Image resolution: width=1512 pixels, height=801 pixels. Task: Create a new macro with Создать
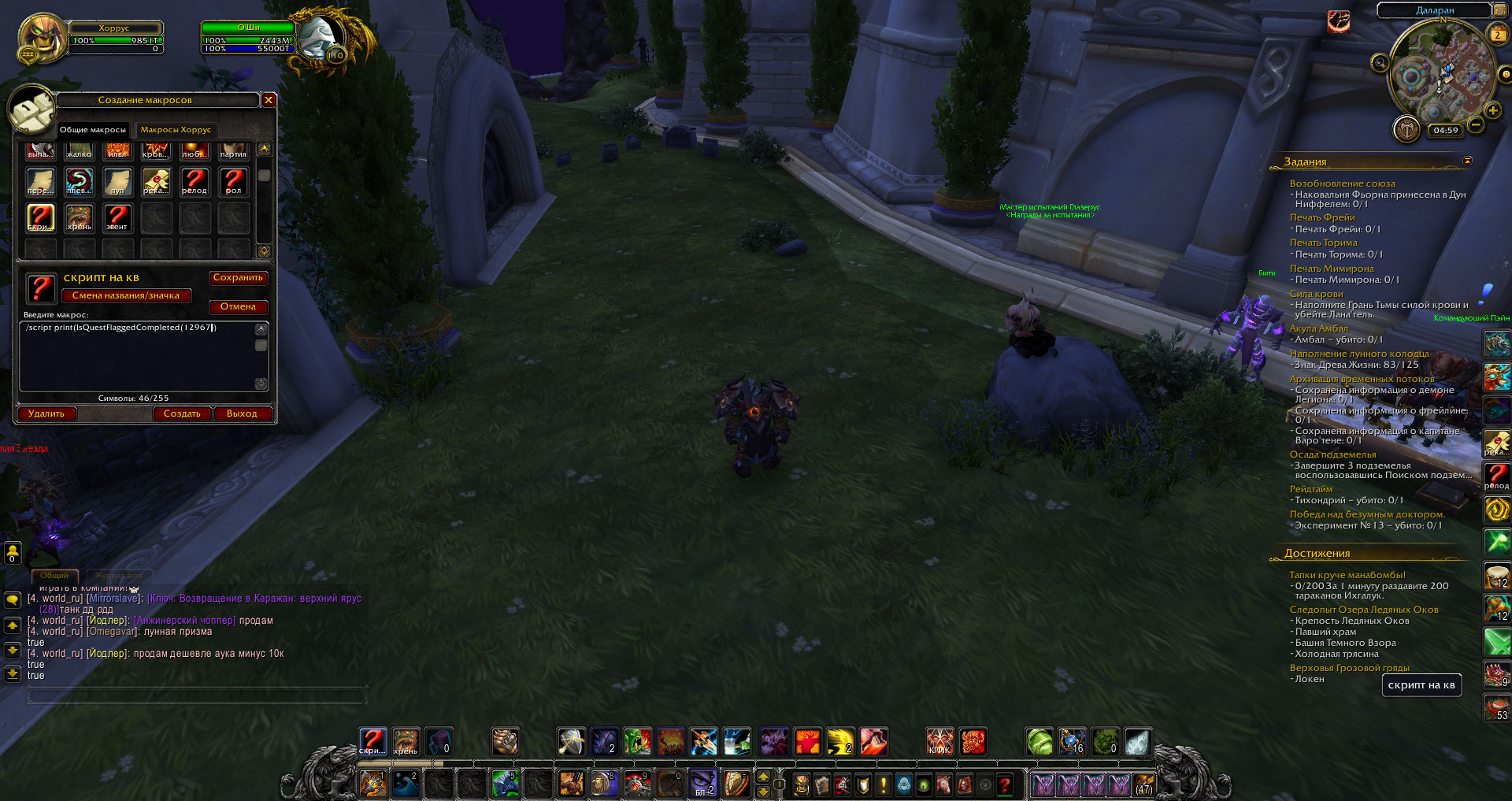click(182, 414)
